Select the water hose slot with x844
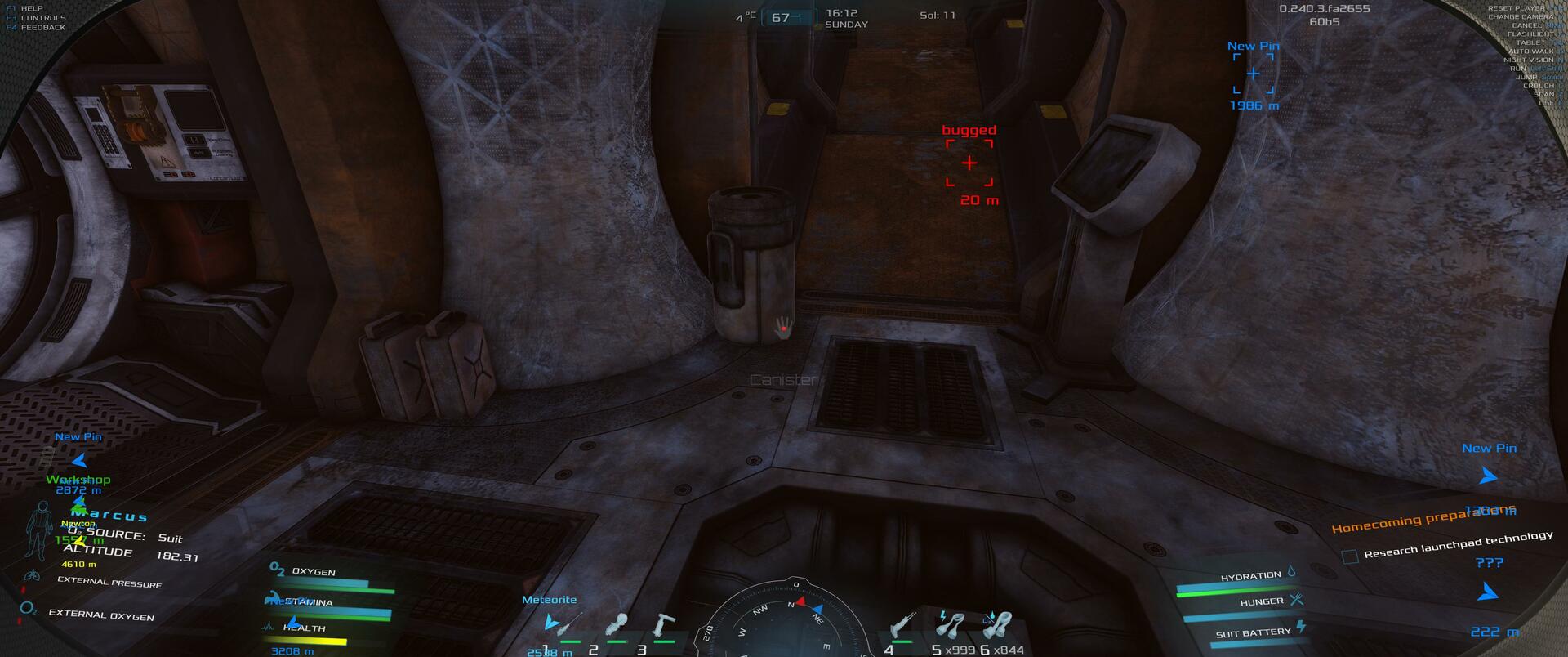Viewport: 1568px width, 657px height. tap(999, 626)
